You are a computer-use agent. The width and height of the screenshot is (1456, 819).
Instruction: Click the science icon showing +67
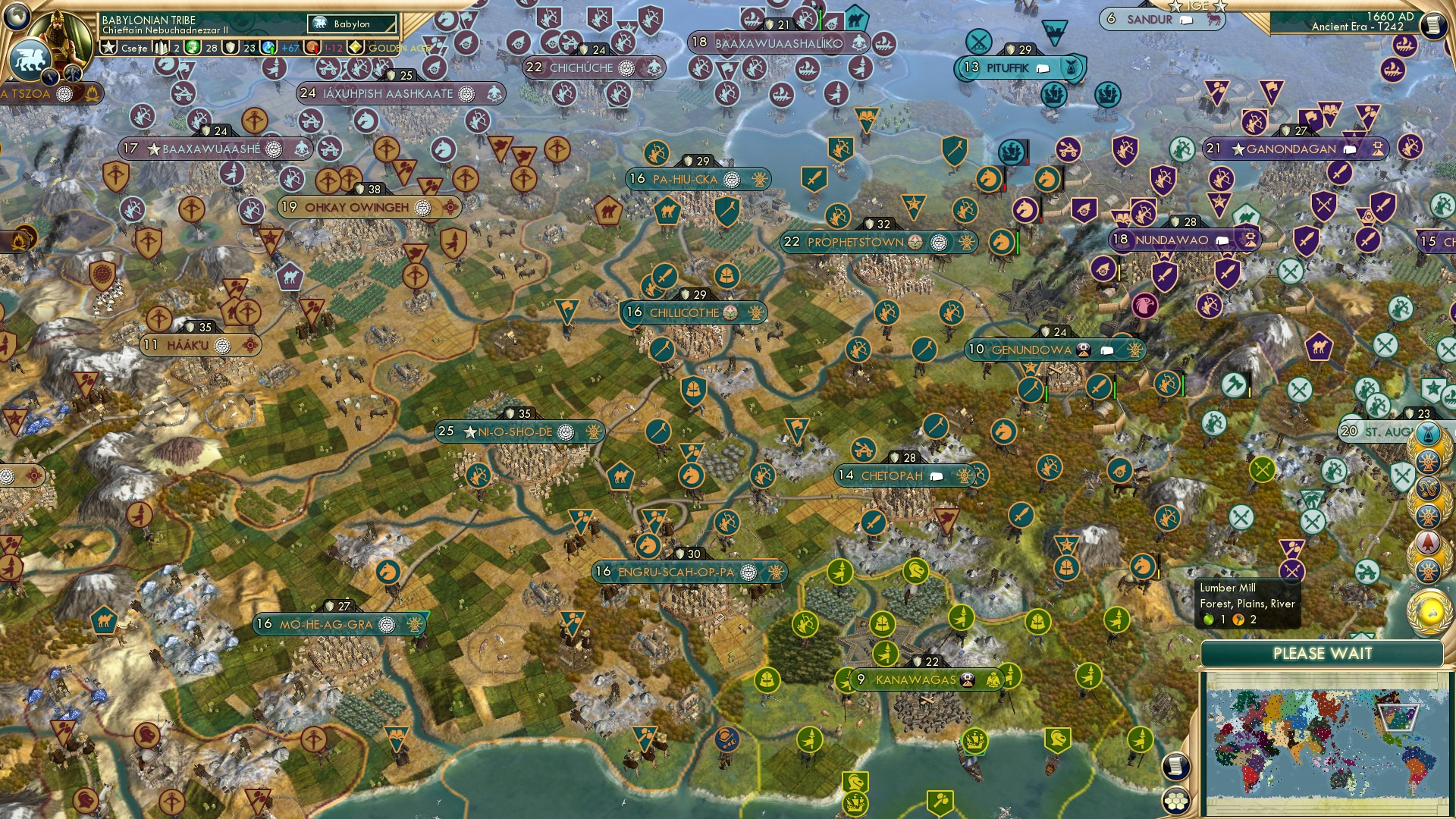pos(268,47)
